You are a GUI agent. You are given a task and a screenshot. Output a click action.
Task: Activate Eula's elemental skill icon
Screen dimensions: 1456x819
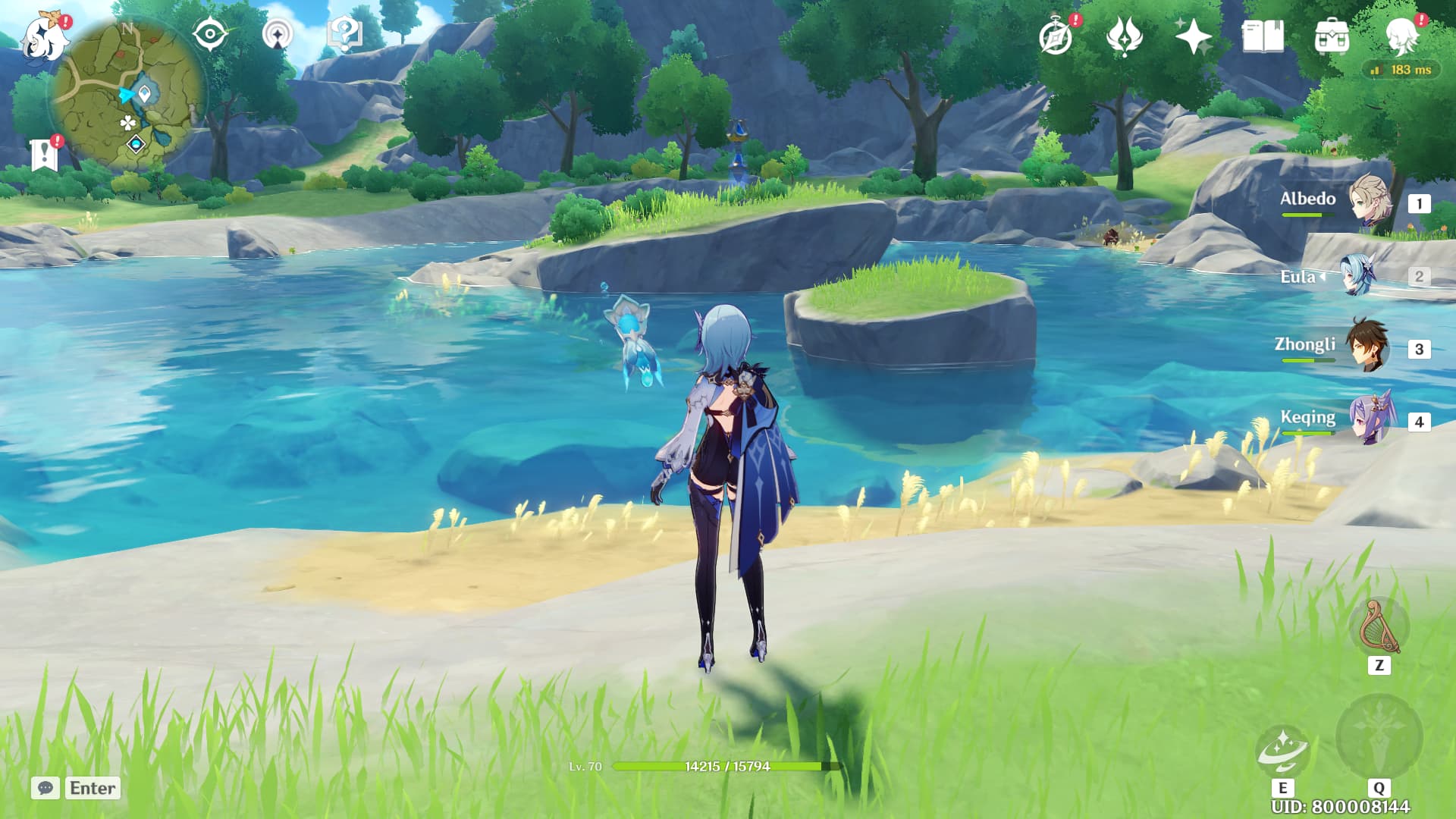click(1282, 749)
